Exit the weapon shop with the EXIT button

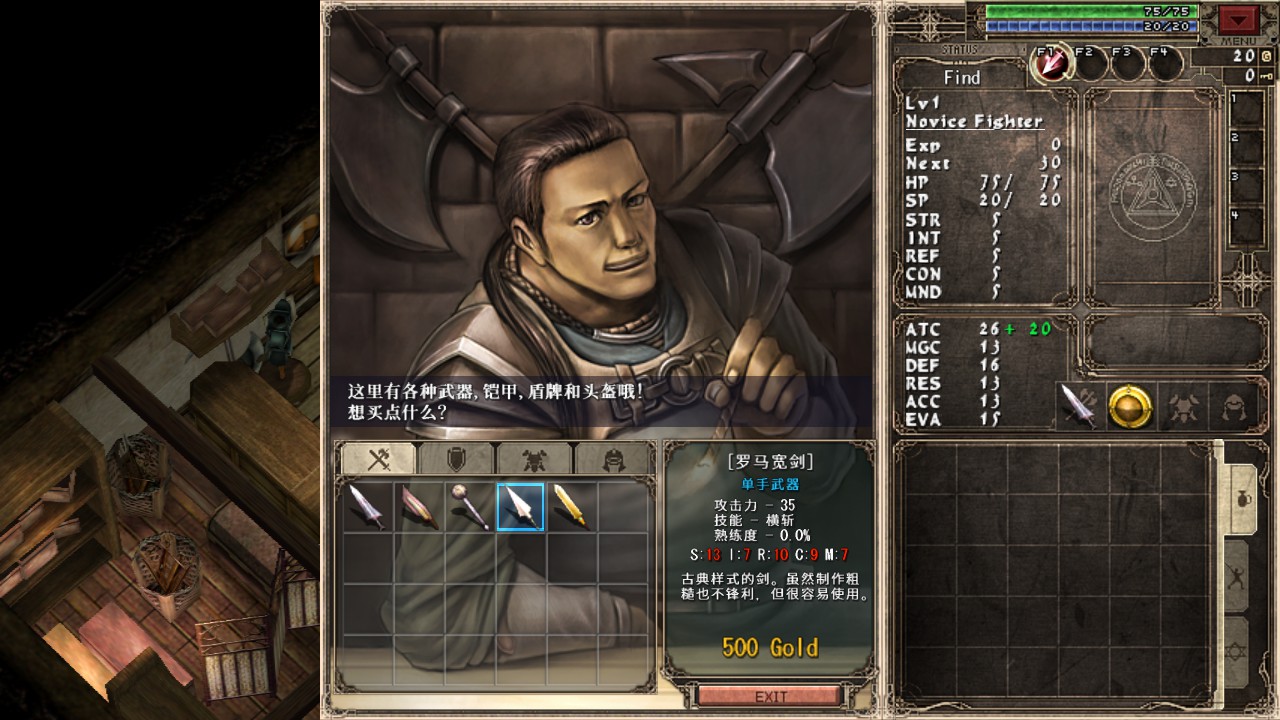pos(770,696)
